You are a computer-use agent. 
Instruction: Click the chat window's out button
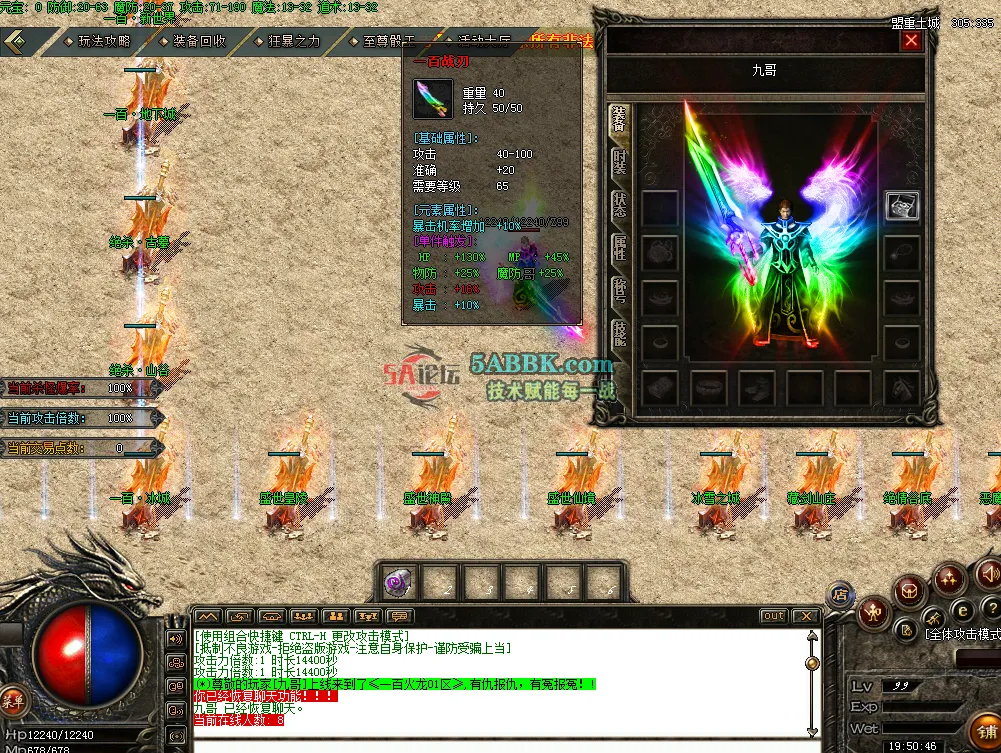pyautogui.click(x=773, y=616)
